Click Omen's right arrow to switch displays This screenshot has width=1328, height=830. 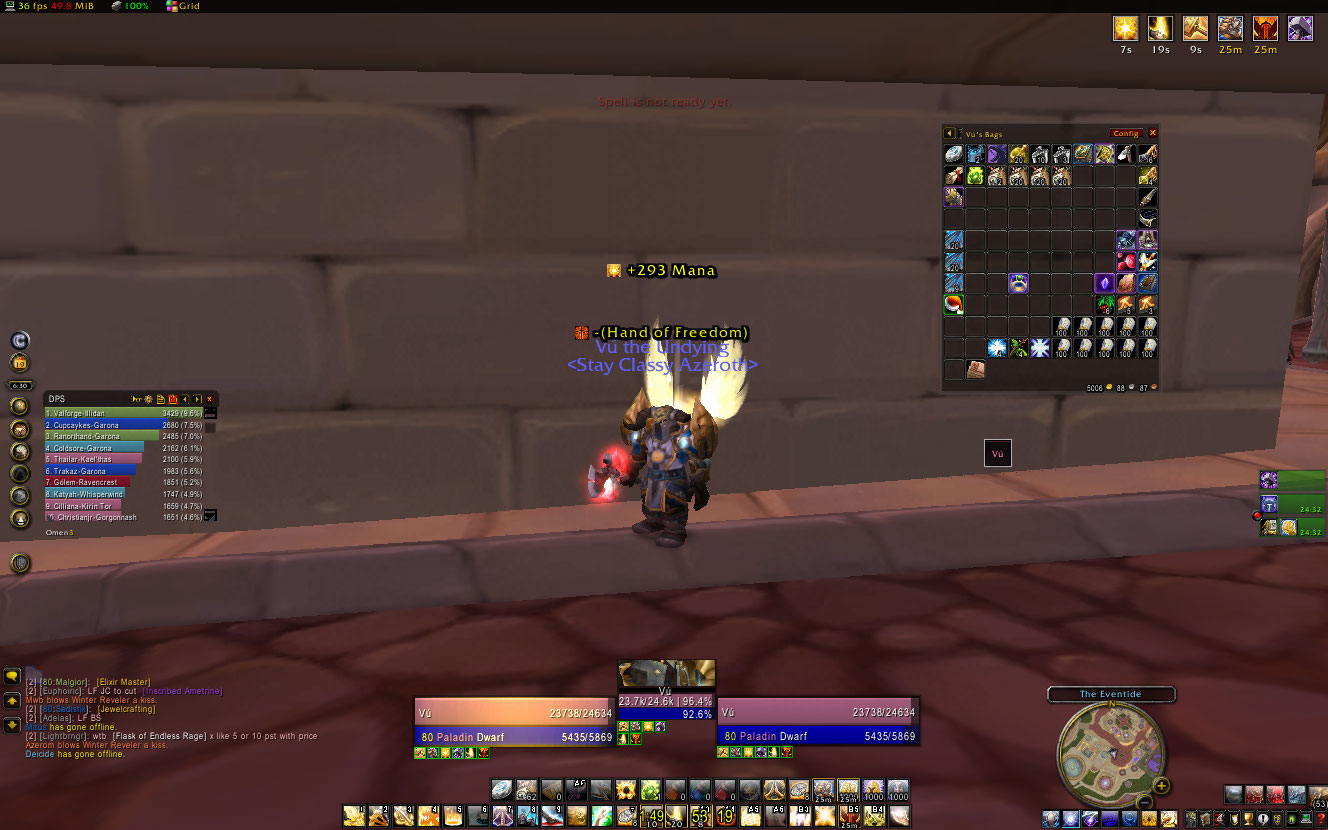[197, 399]
